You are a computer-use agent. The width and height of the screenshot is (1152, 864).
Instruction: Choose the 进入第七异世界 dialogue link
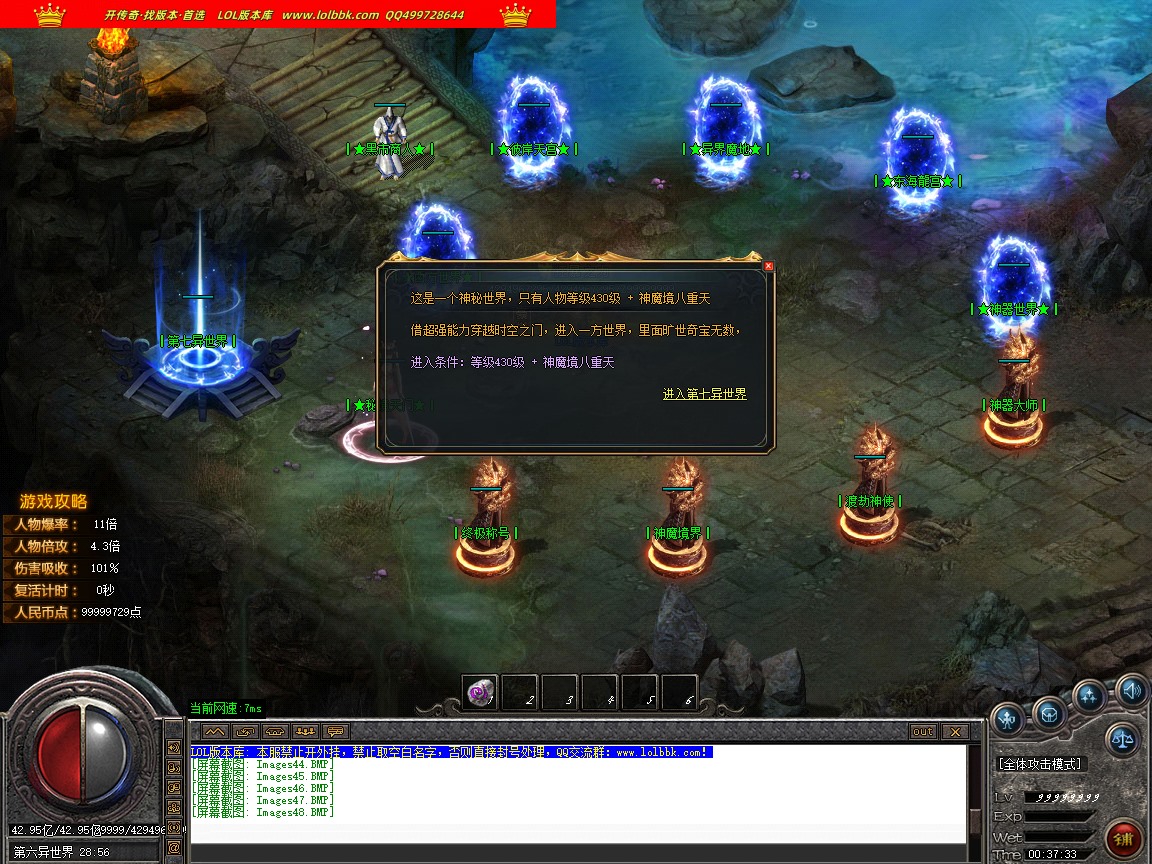click(x=704, y=394)
